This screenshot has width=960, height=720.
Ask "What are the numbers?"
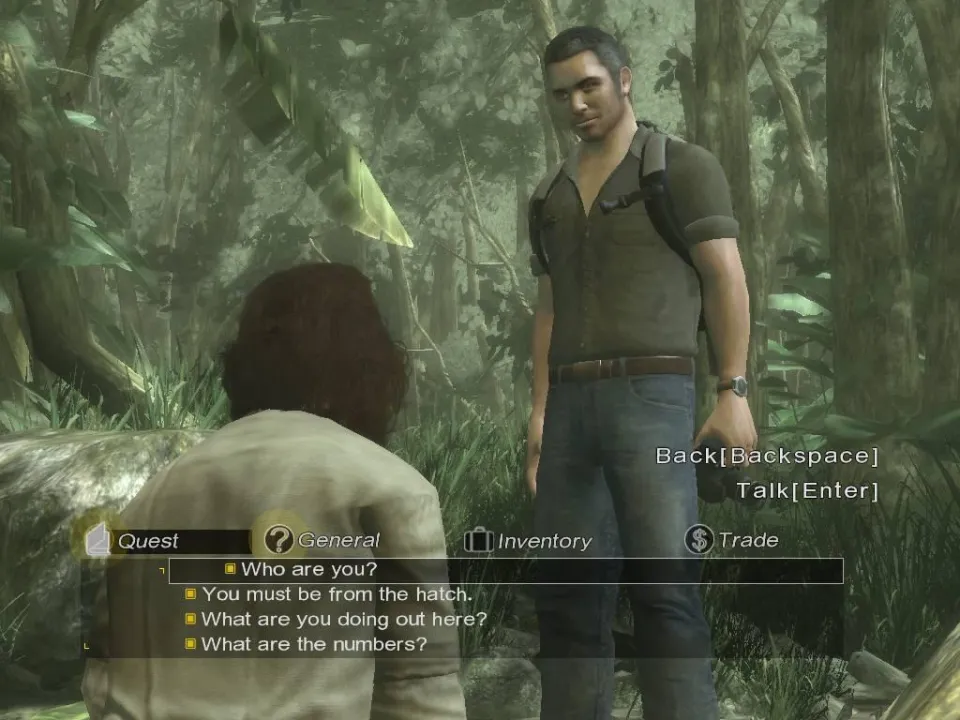[x=313, y=644]
